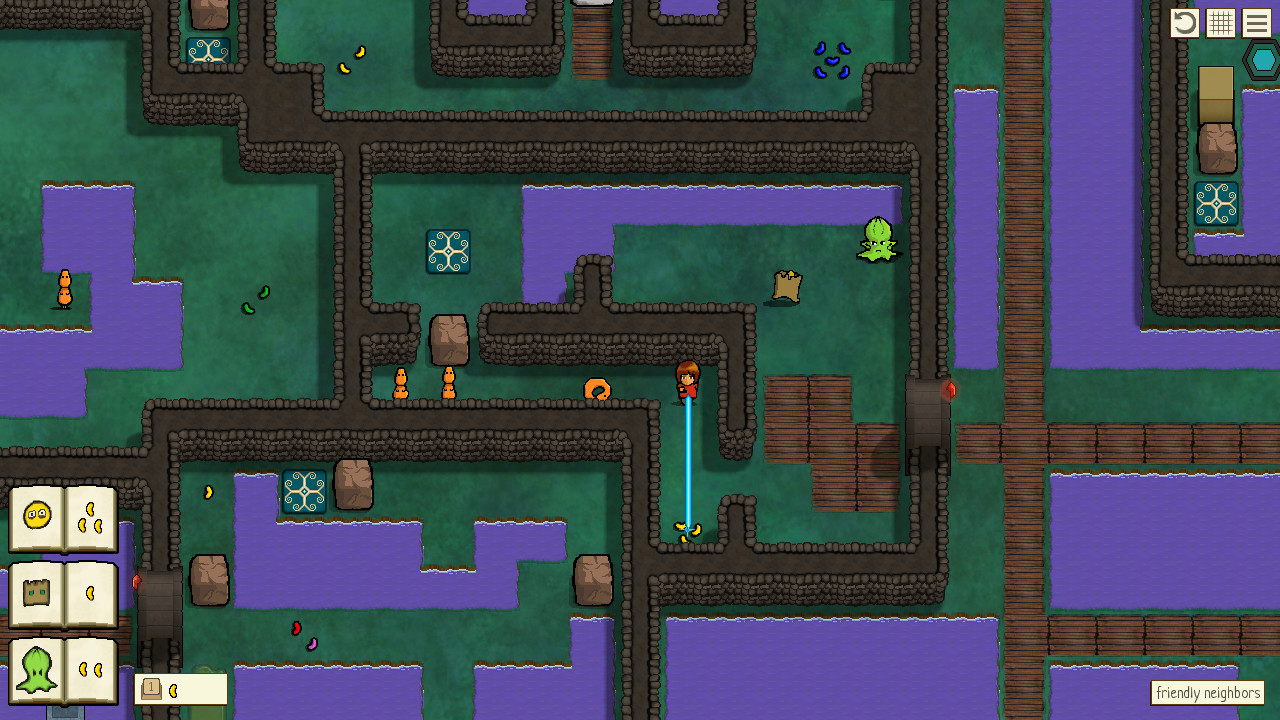Screen dimensions: 1280x720
Task: Open the hamburger menu icon
Action: coord(1256,22)
